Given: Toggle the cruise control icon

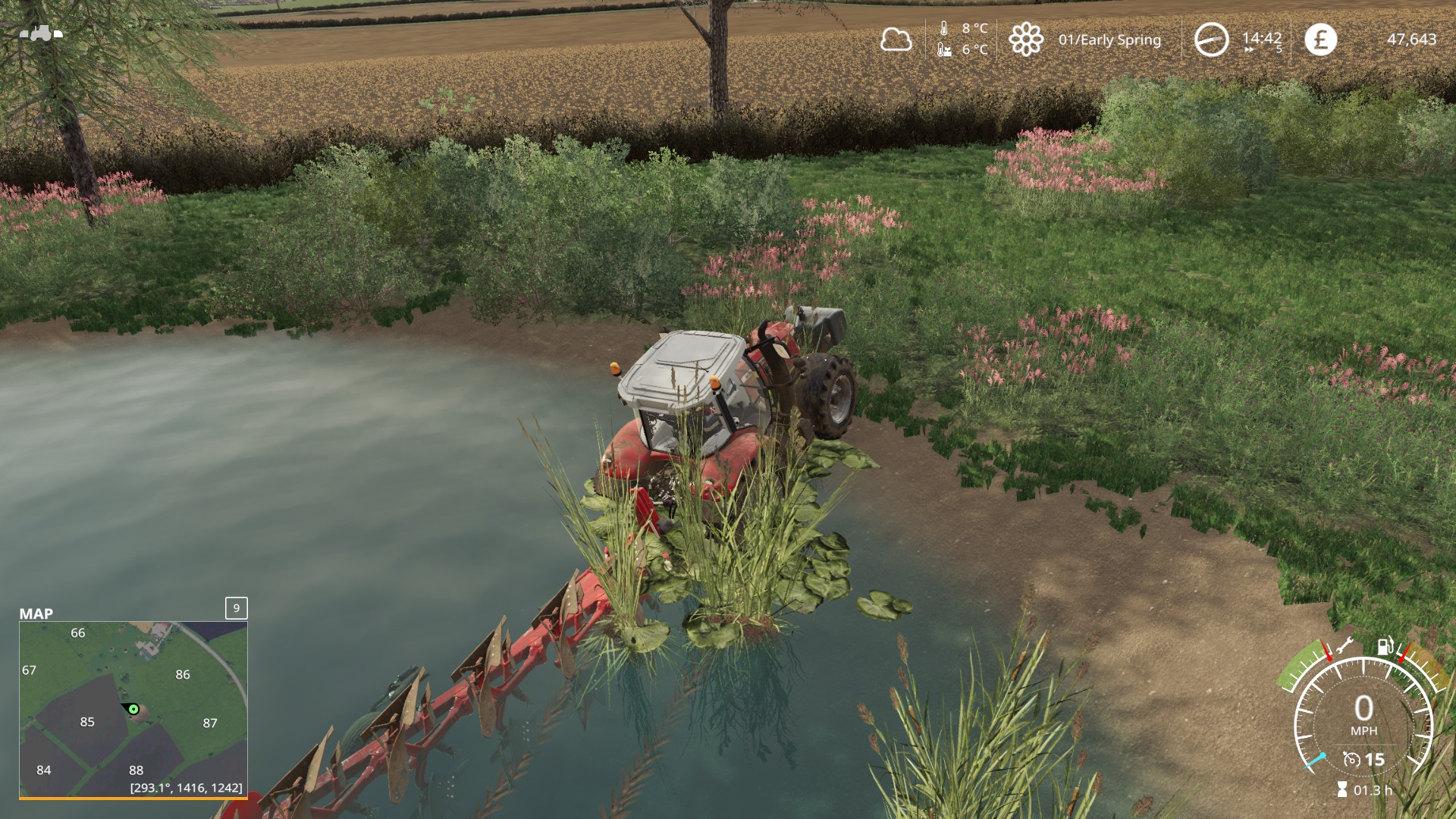Looking at the screenshot, I should tap(1351, 759).
